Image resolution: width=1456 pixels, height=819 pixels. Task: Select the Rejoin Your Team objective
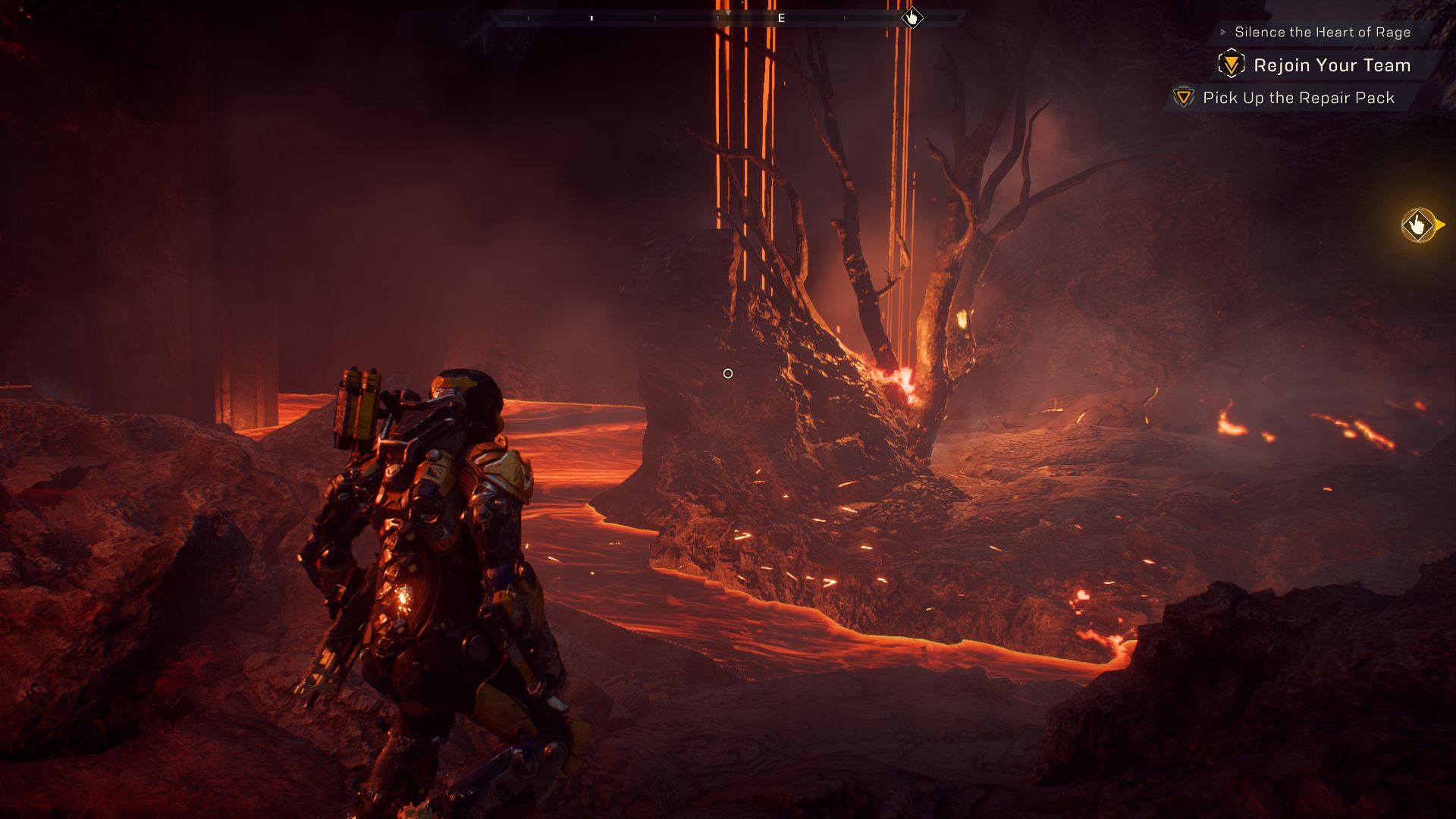pos(1331,65)
